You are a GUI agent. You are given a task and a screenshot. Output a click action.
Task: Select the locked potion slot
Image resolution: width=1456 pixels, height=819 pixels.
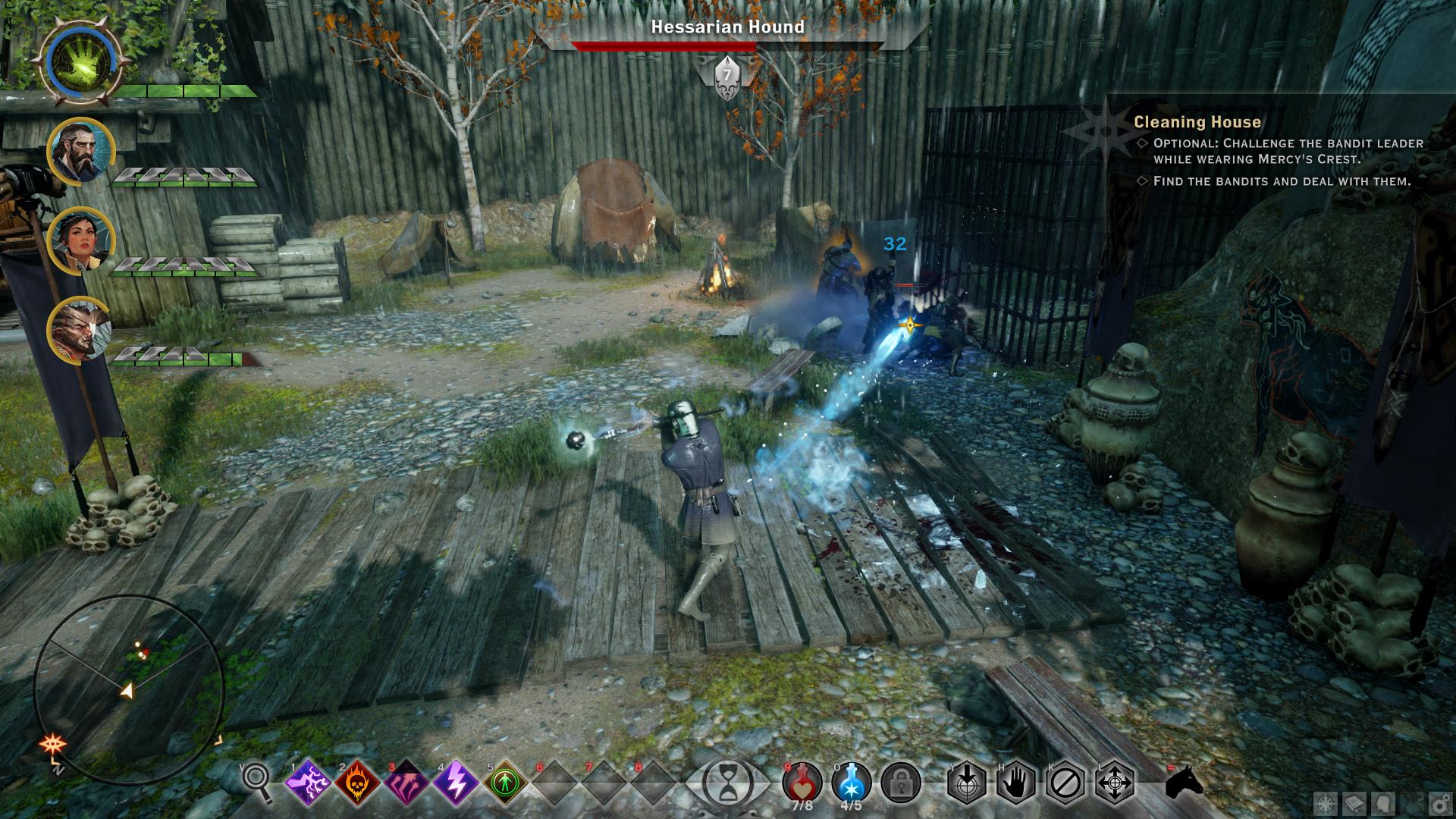[901, 783]
